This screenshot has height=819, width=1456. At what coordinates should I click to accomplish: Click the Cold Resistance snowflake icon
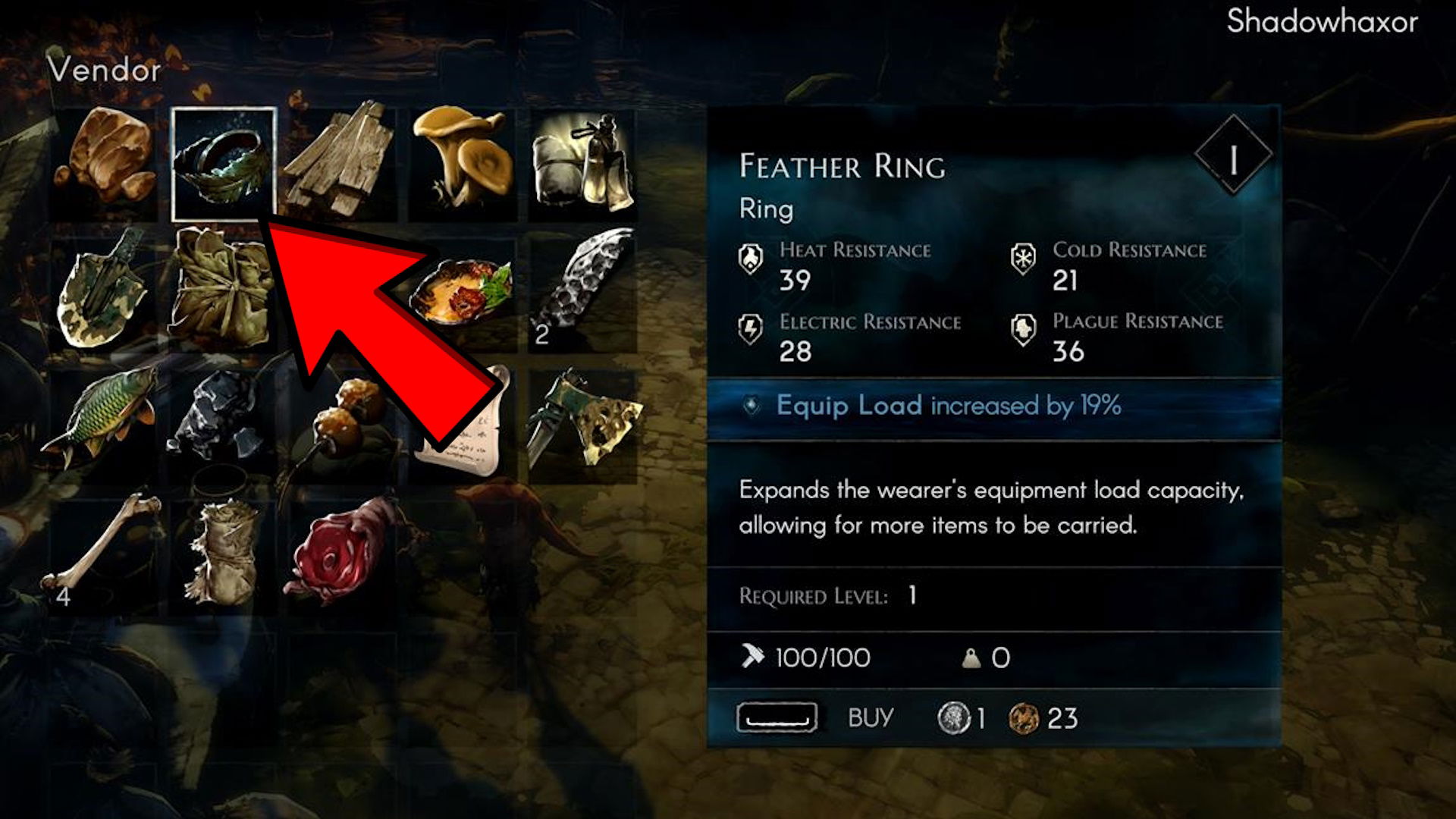pyautogui.click(x=1023, y=259)
